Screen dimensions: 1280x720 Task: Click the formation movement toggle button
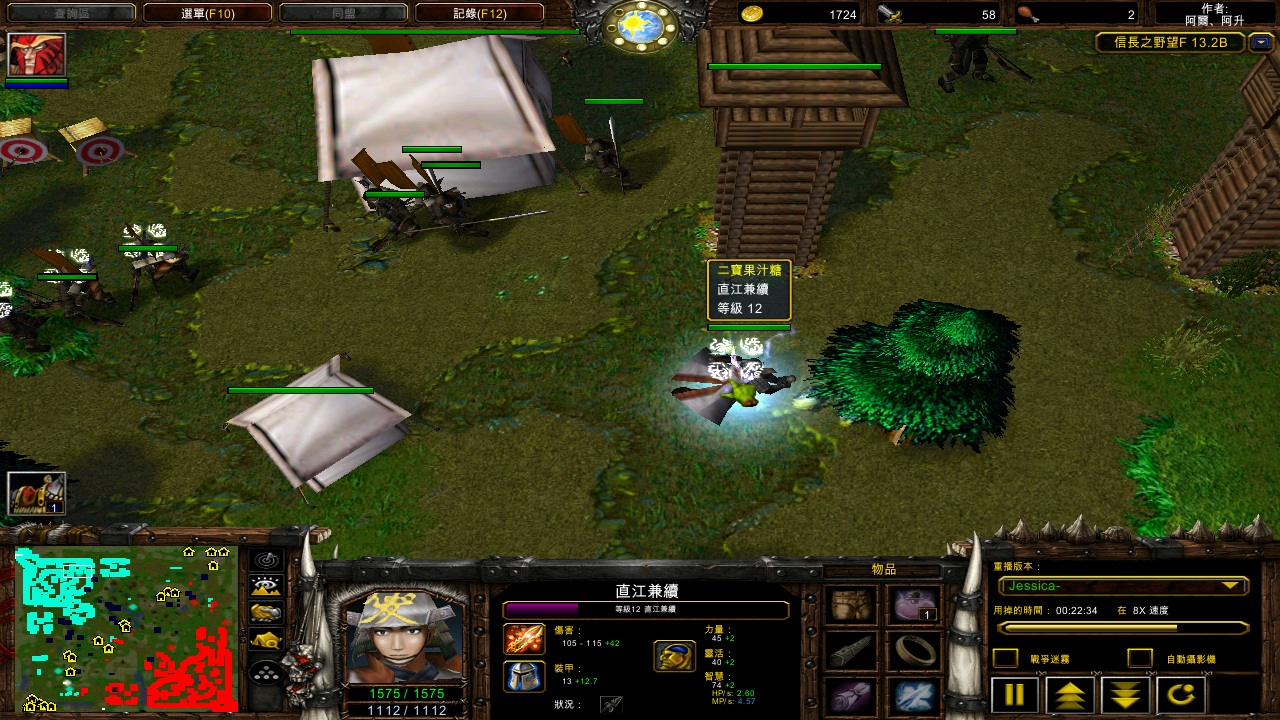click(265, 674)
